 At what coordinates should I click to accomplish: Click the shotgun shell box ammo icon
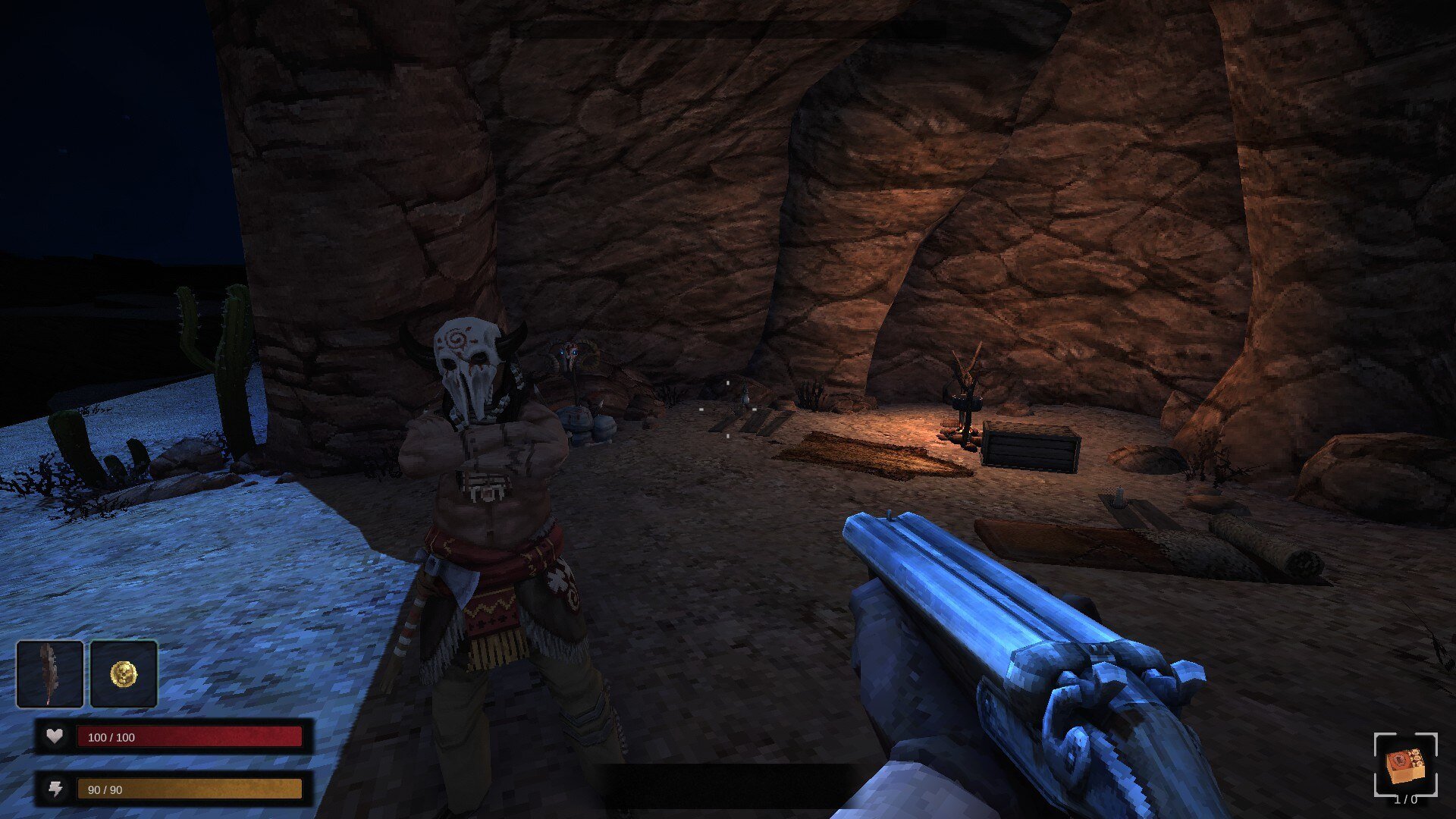[1405, 764]
